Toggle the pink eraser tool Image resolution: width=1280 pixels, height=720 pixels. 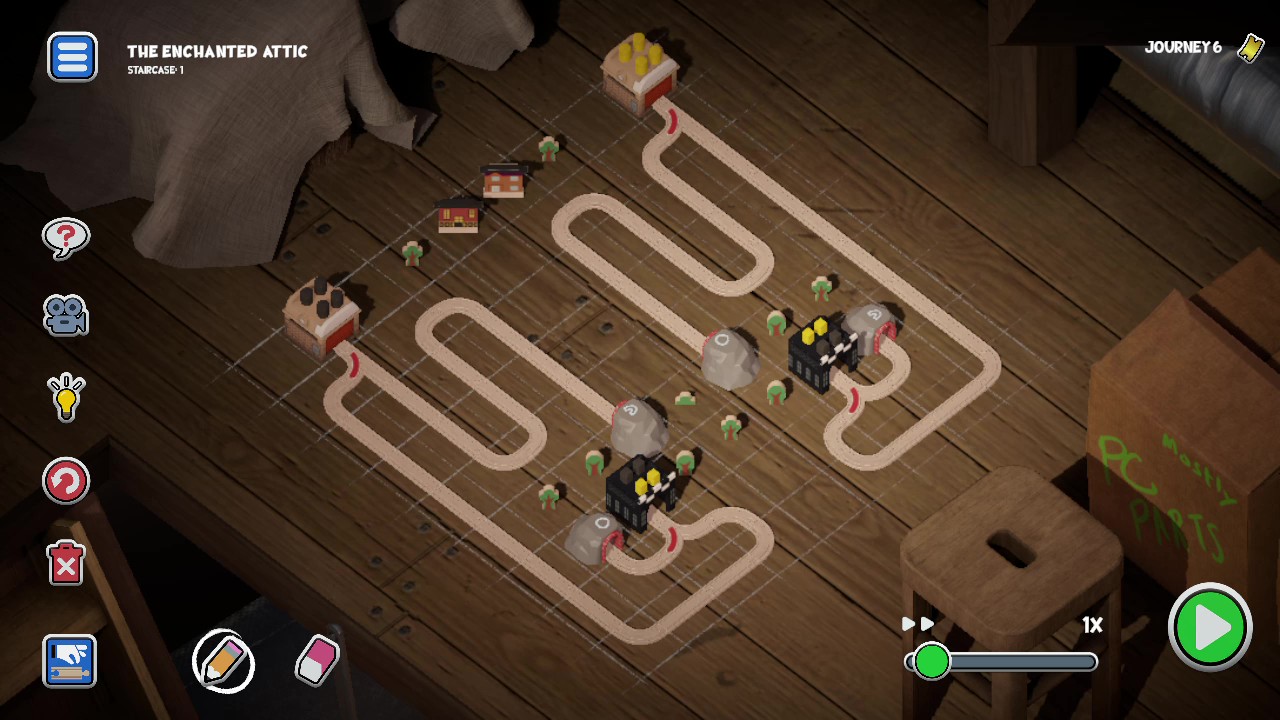coord(317,658)
